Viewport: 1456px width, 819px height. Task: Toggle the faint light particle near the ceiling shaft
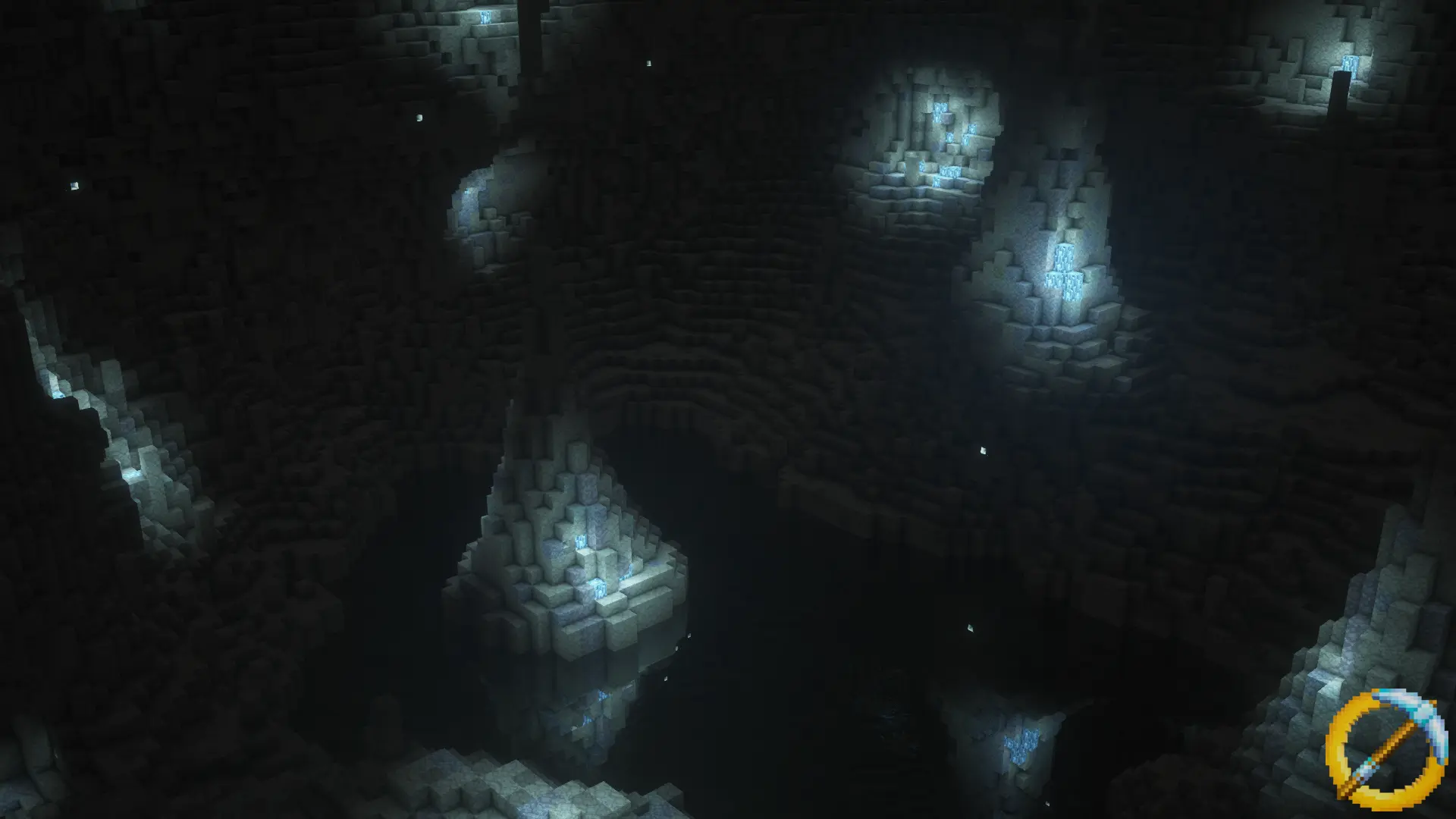[651, 64]
